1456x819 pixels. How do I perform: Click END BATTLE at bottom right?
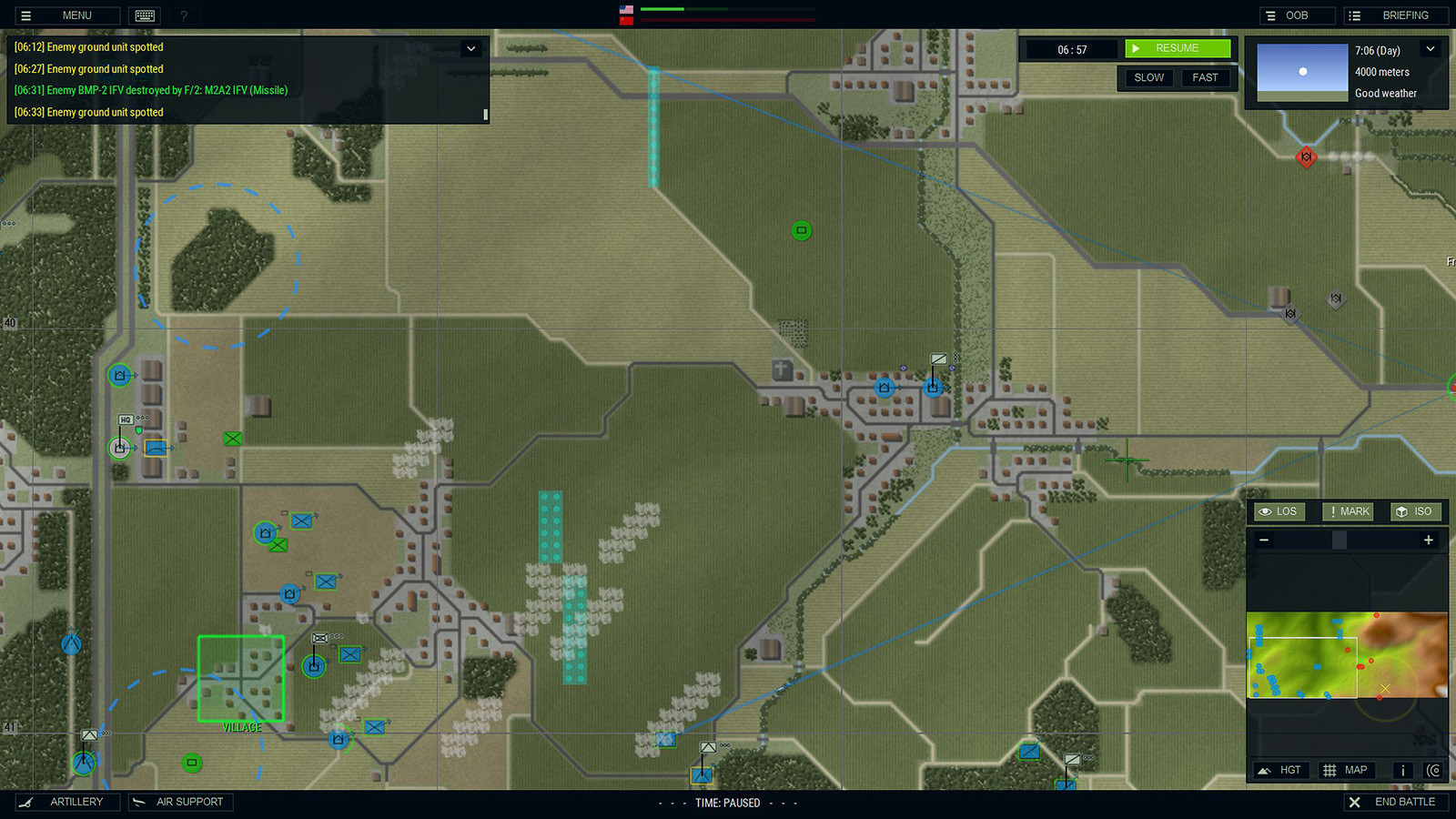(x=1396, y=802)
